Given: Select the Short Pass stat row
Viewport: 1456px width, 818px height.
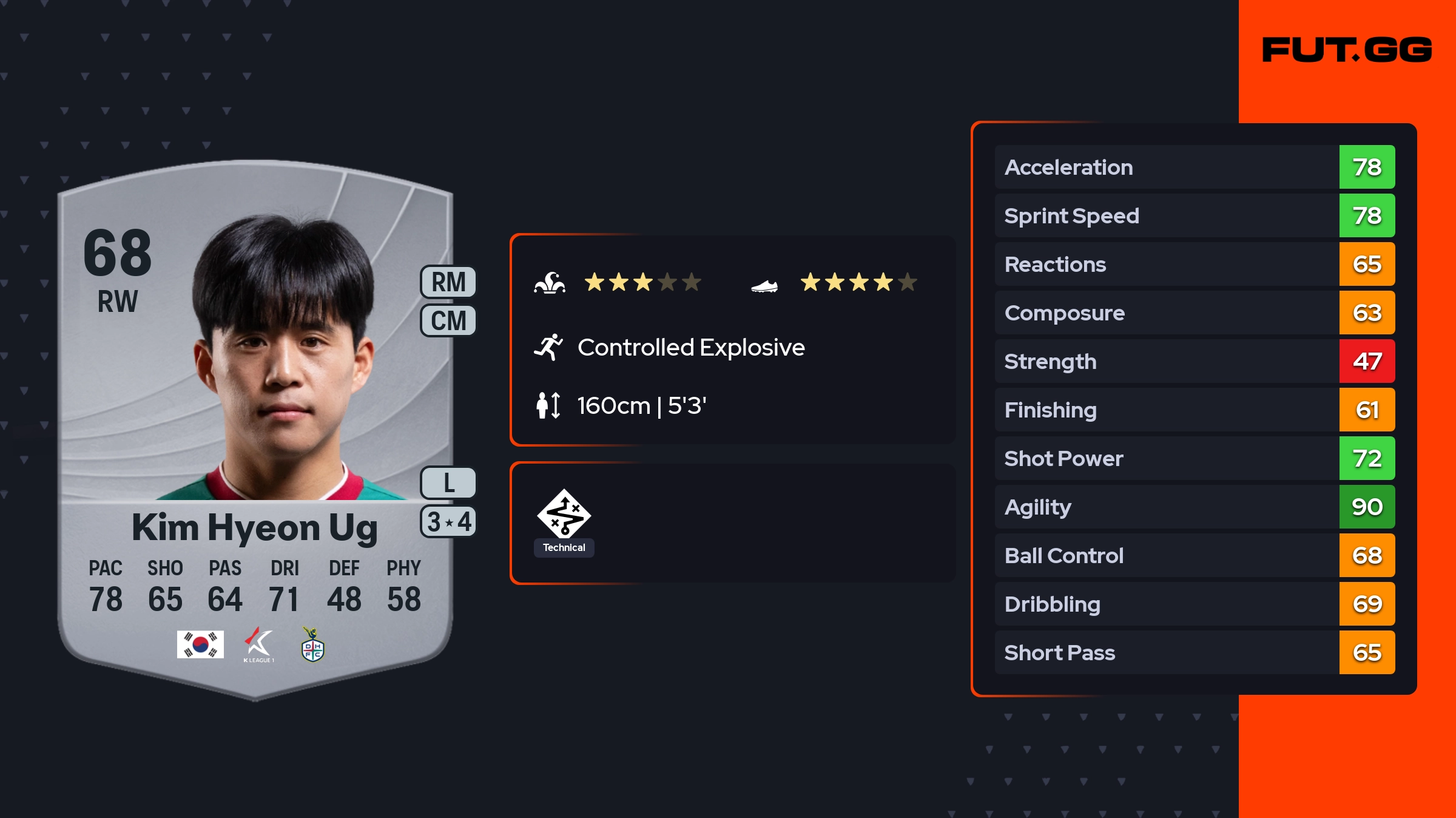Looking at the screenshot, I should (1194, 652).
